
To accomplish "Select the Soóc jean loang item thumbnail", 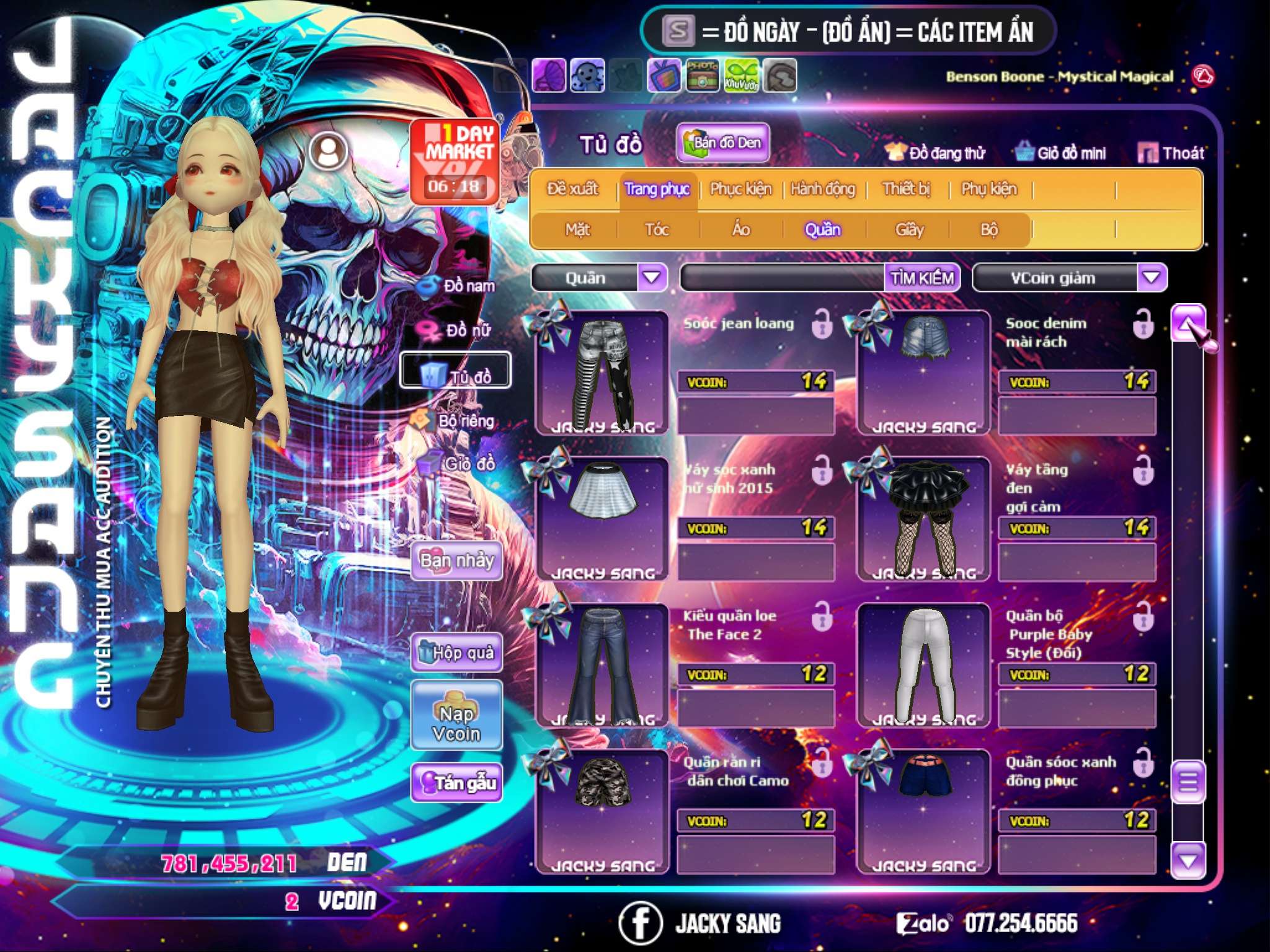I will click(602, 373).
